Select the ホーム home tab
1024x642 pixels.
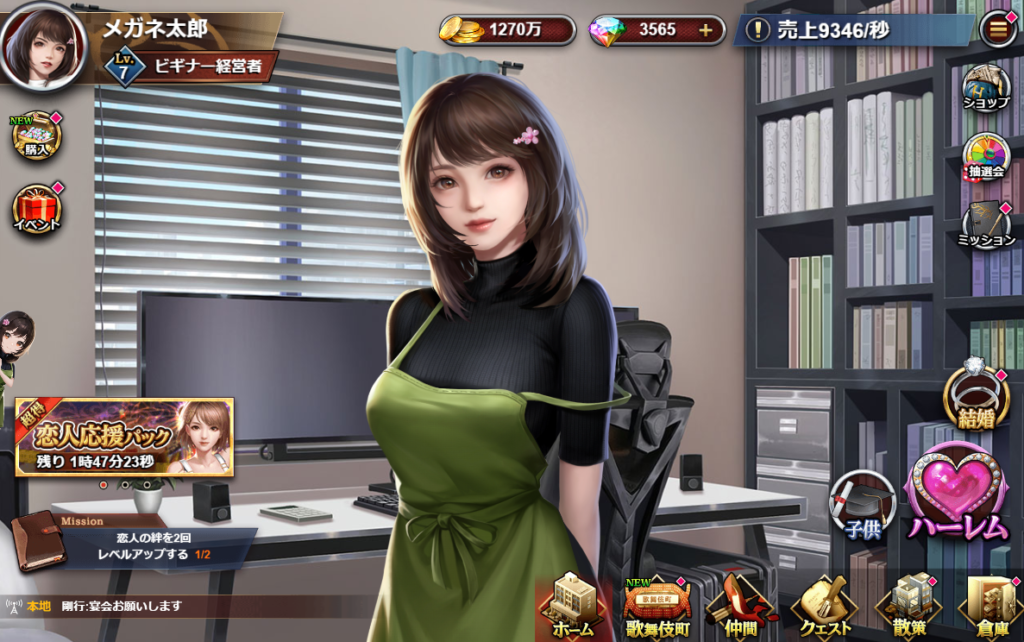[x=572, y=606]
